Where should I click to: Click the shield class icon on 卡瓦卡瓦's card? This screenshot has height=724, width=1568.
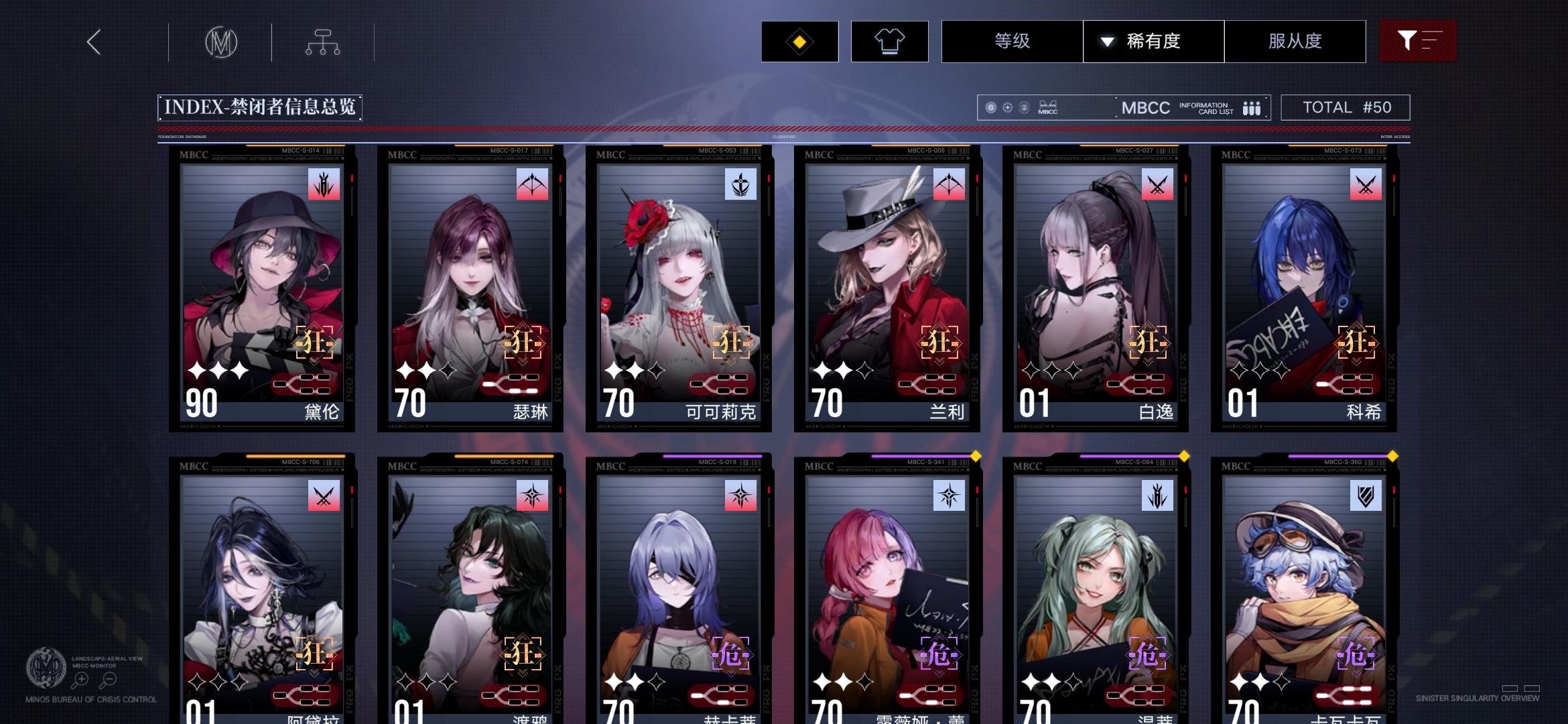1367,495
